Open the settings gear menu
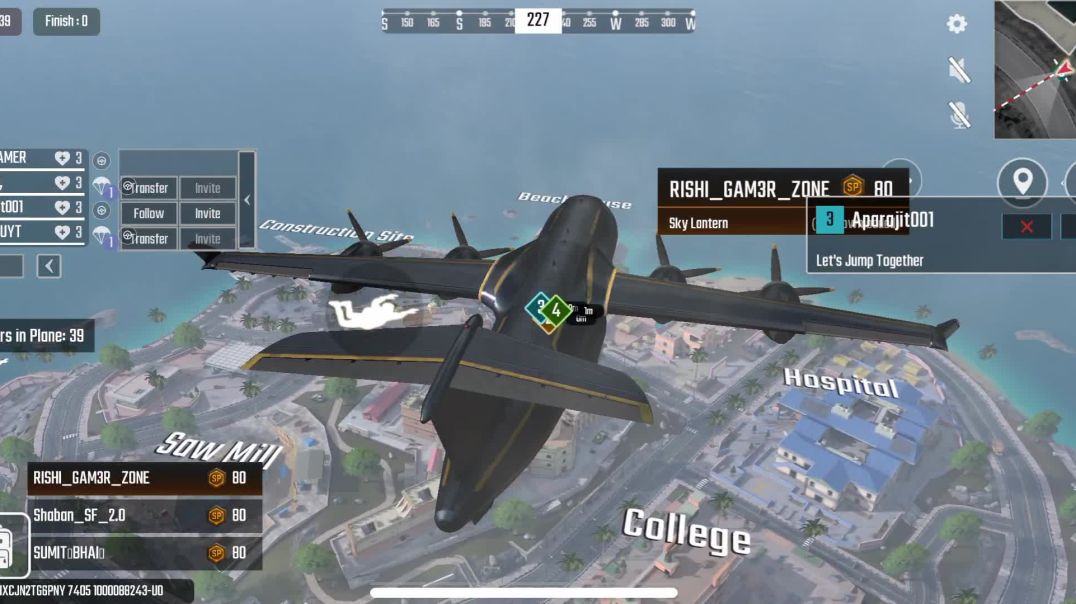The width and height of the screenshot is (1076, 604). point(957,24)
